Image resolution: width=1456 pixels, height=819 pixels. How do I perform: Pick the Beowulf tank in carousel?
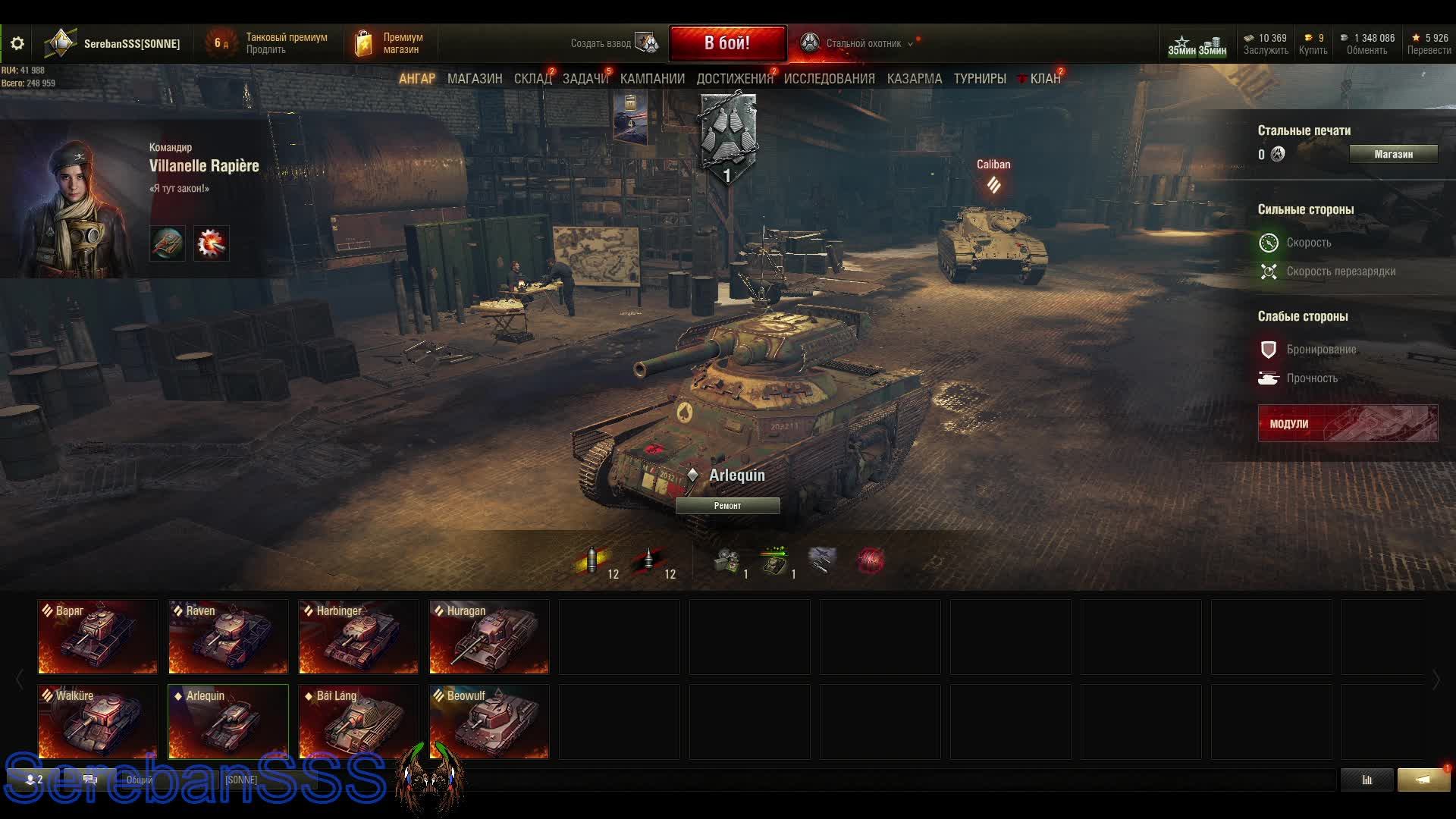pos(489,722)
